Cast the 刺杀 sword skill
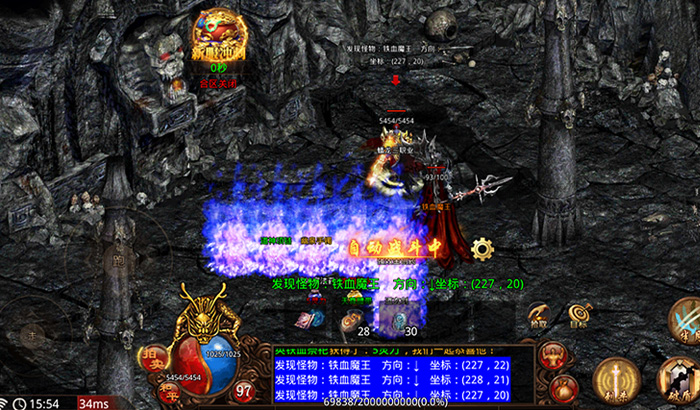 pyautogui.click(x=617, y=380)
